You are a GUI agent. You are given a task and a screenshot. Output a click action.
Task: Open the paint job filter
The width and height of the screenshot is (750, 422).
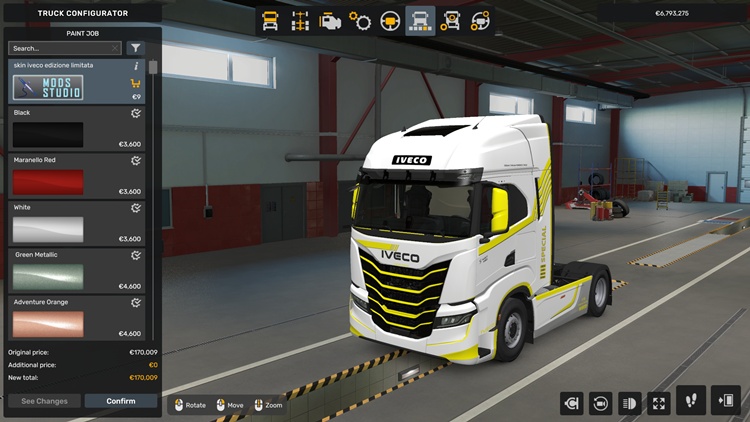[136, 48]
